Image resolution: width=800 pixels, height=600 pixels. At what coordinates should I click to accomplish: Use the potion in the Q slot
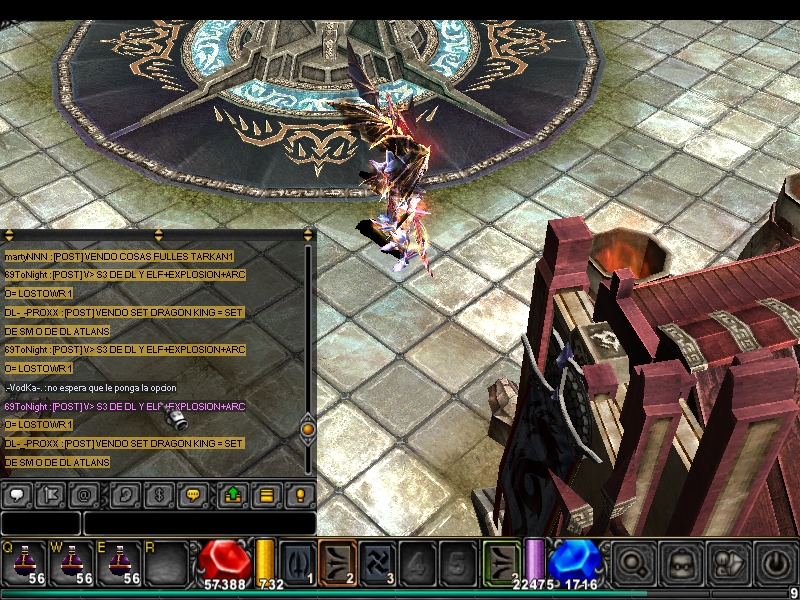[x=24, y=562]
